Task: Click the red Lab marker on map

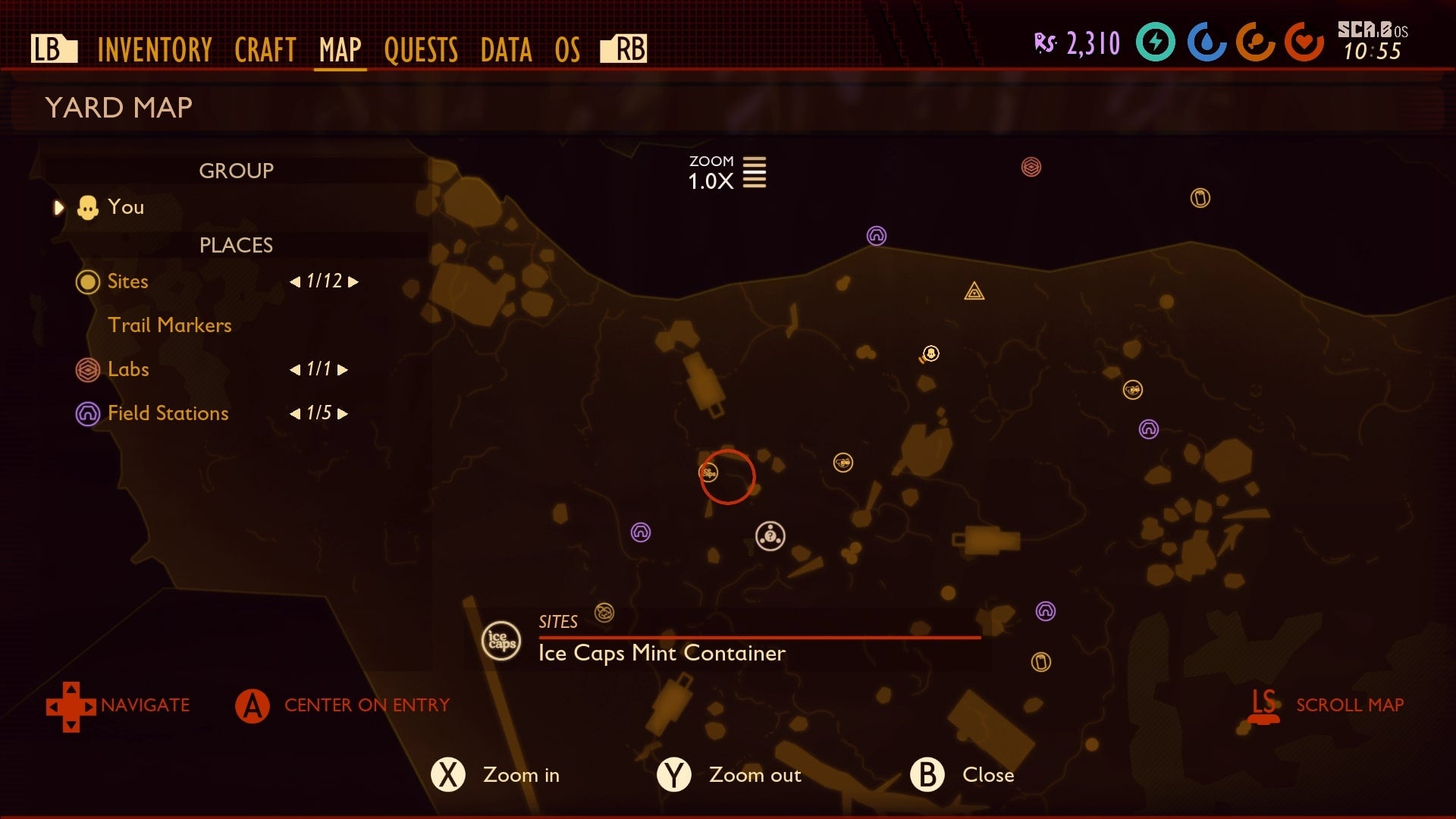Action: [x=1031, y=167]
